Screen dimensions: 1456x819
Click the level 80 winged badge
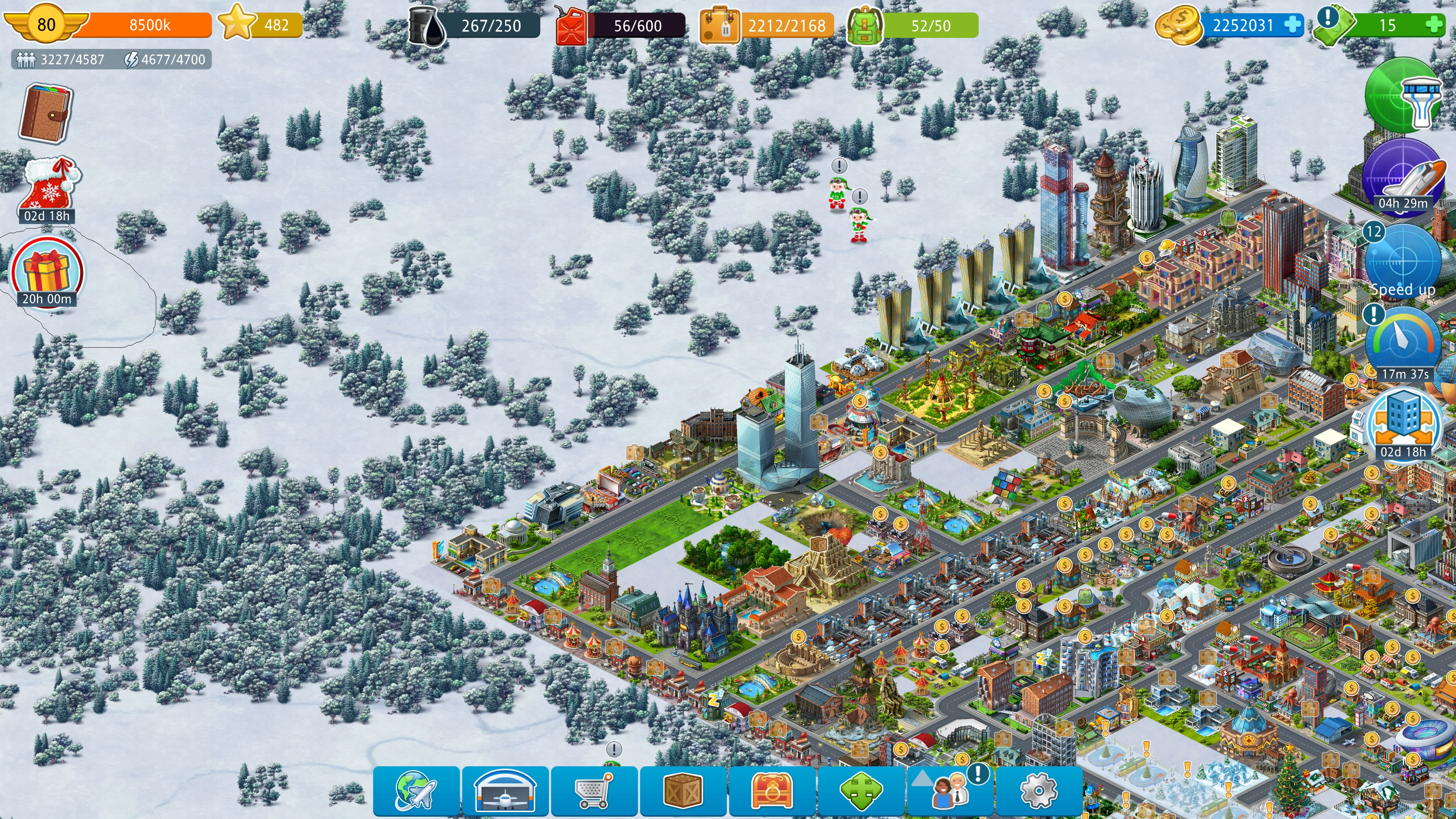point(46,24)
